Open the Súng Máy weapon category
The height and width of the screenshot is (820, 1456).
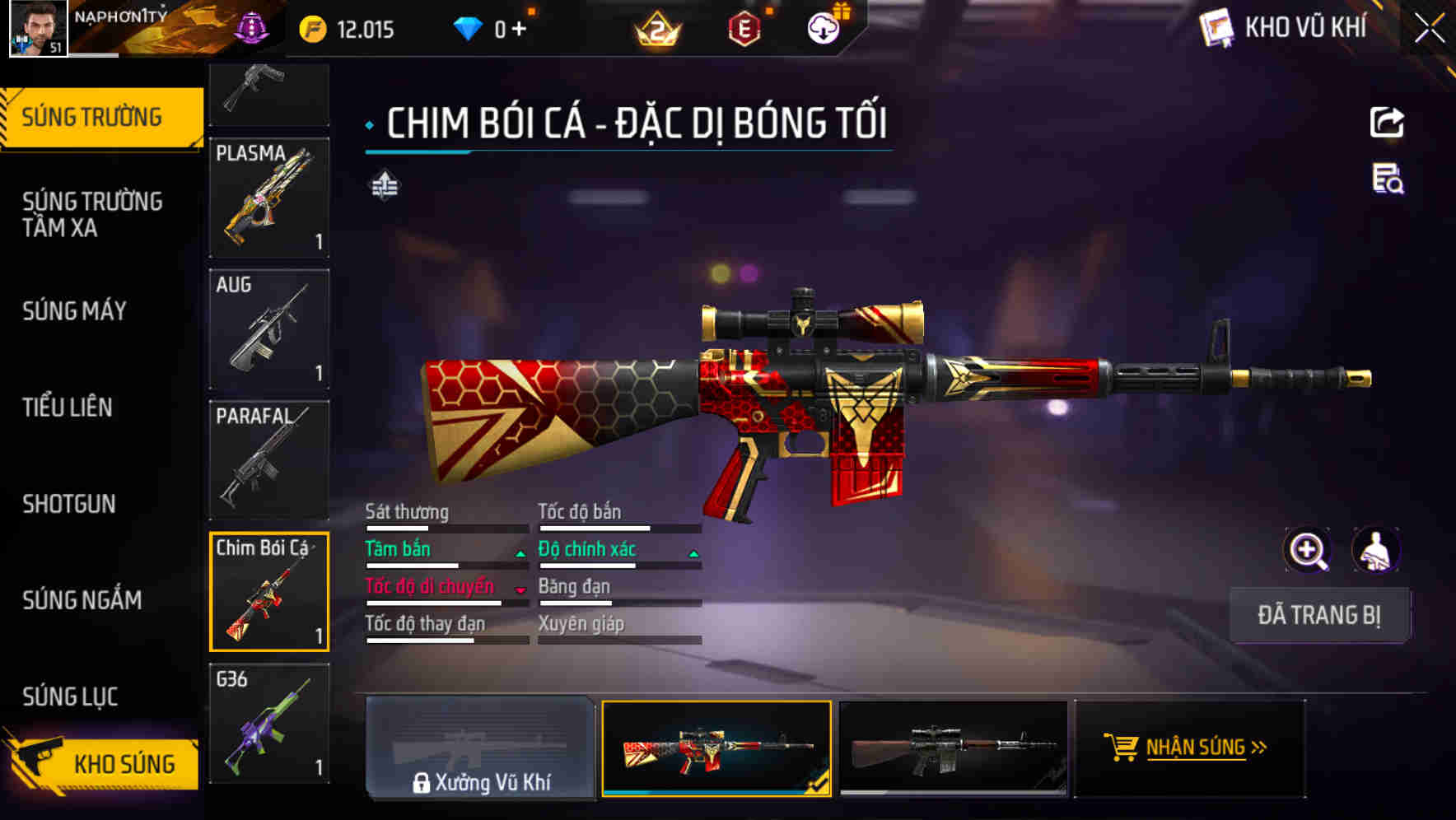tap(75, 311)
